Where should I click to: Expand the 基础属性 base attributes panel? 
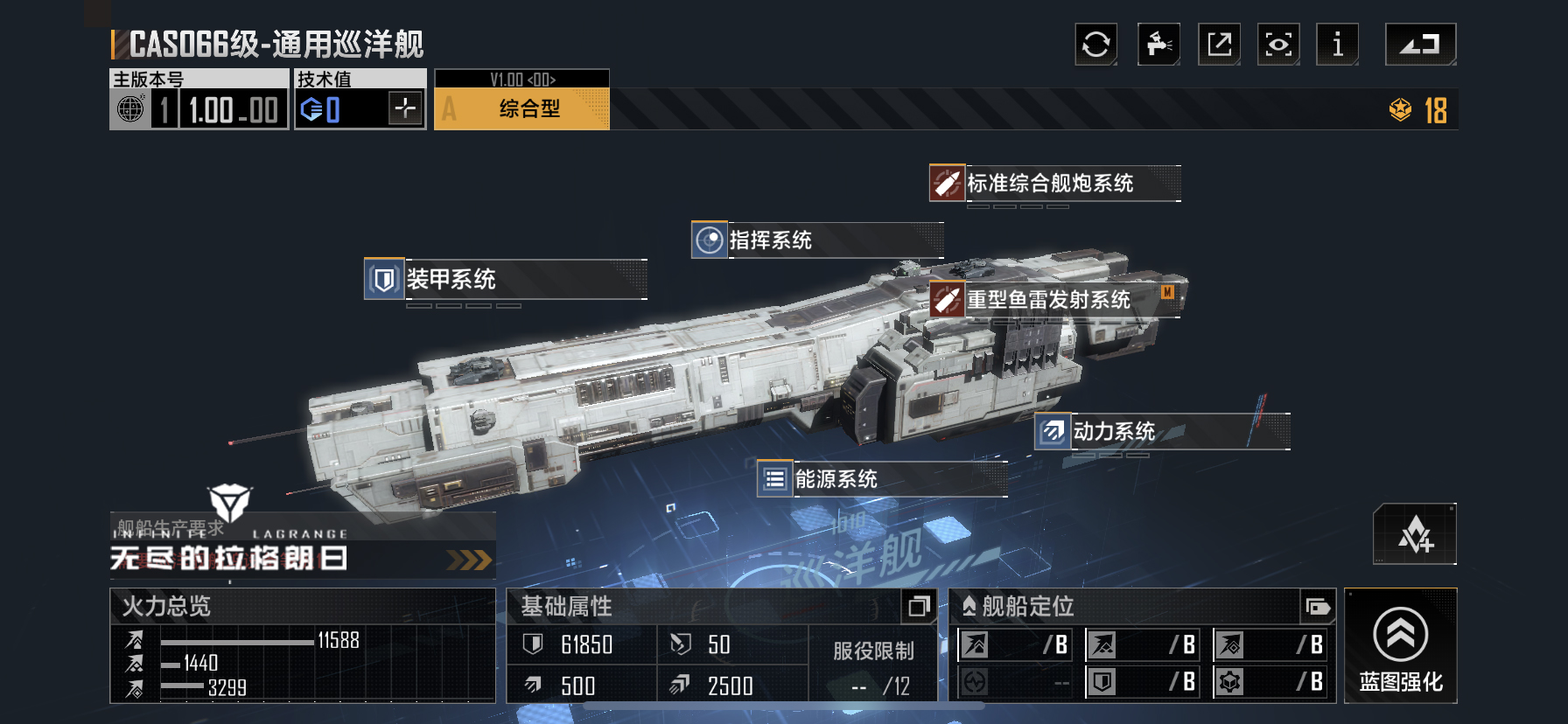pyautogui.click(x=918, y=606)
